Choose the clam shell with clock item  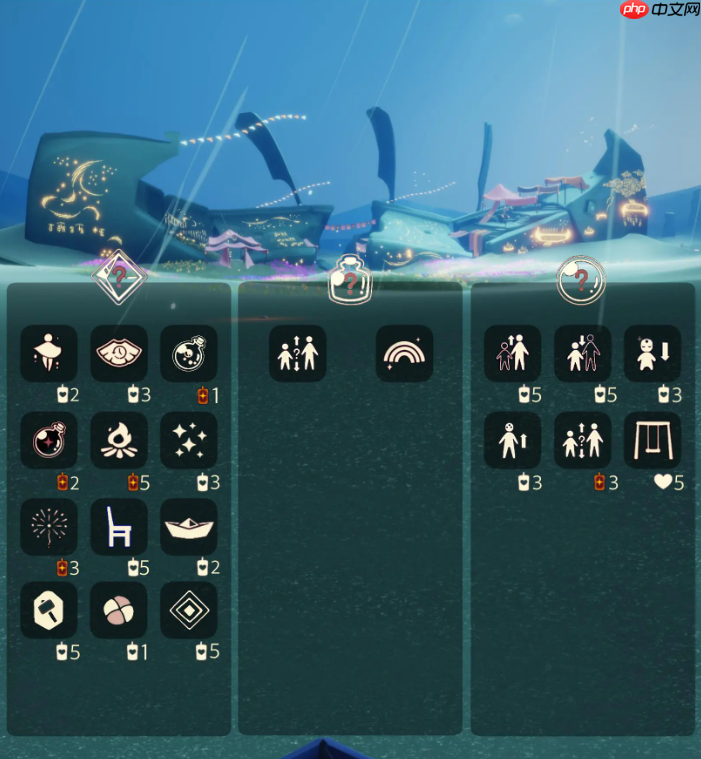(119, 353)
